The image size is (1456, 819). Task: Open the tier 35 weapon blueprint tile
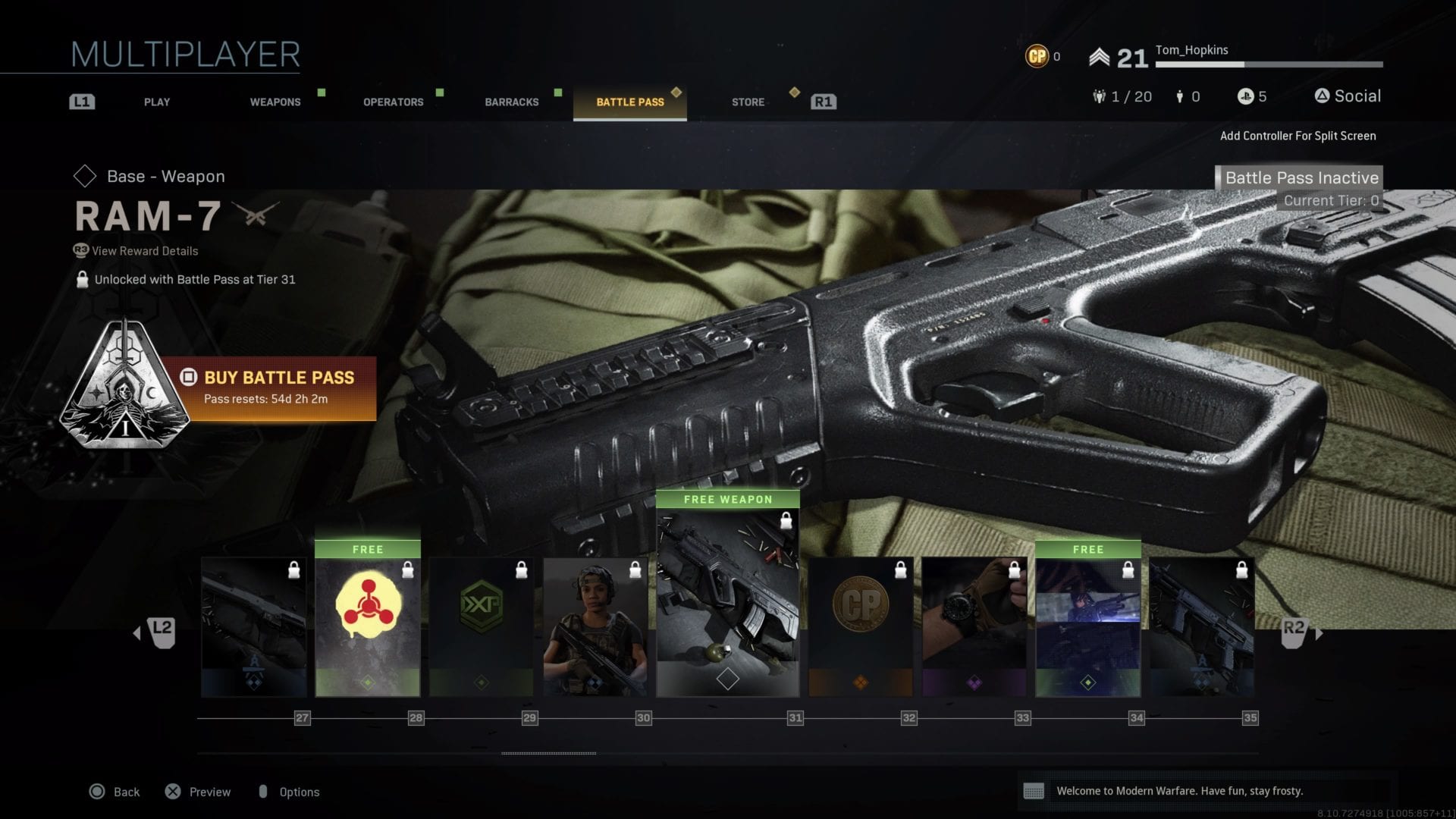1202,626
